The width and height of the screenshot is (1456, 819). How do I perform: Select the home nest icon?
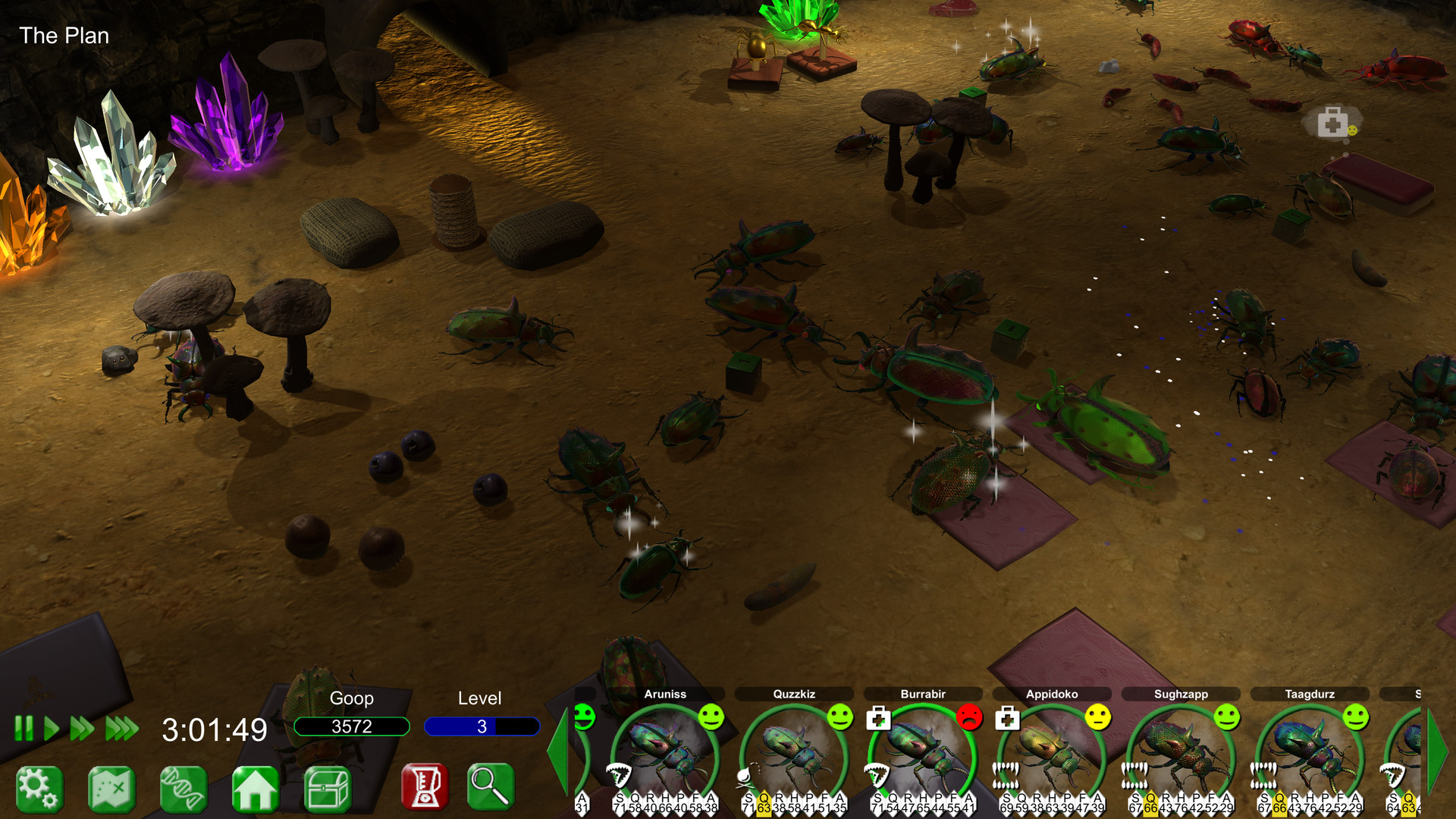[x=258, y=788]
